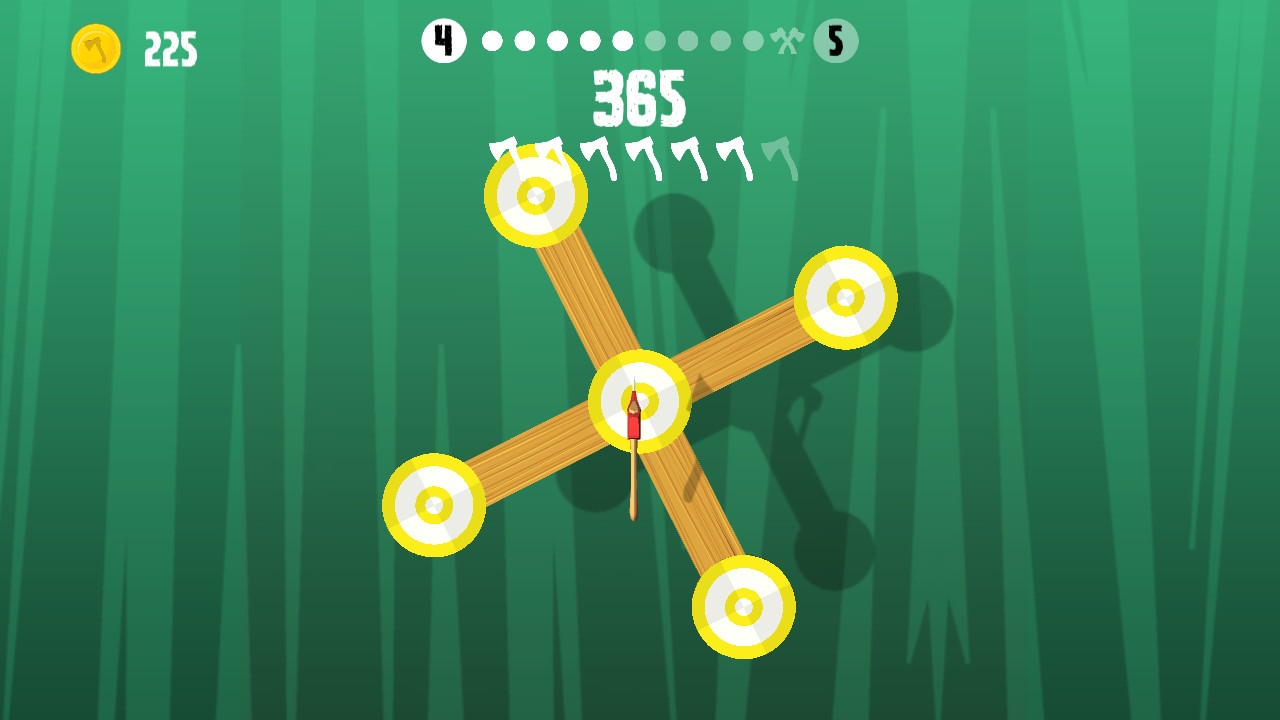Select the topmost yellow target
The width and height of the screenshot is (1280, 720).
tap(536, 197)
